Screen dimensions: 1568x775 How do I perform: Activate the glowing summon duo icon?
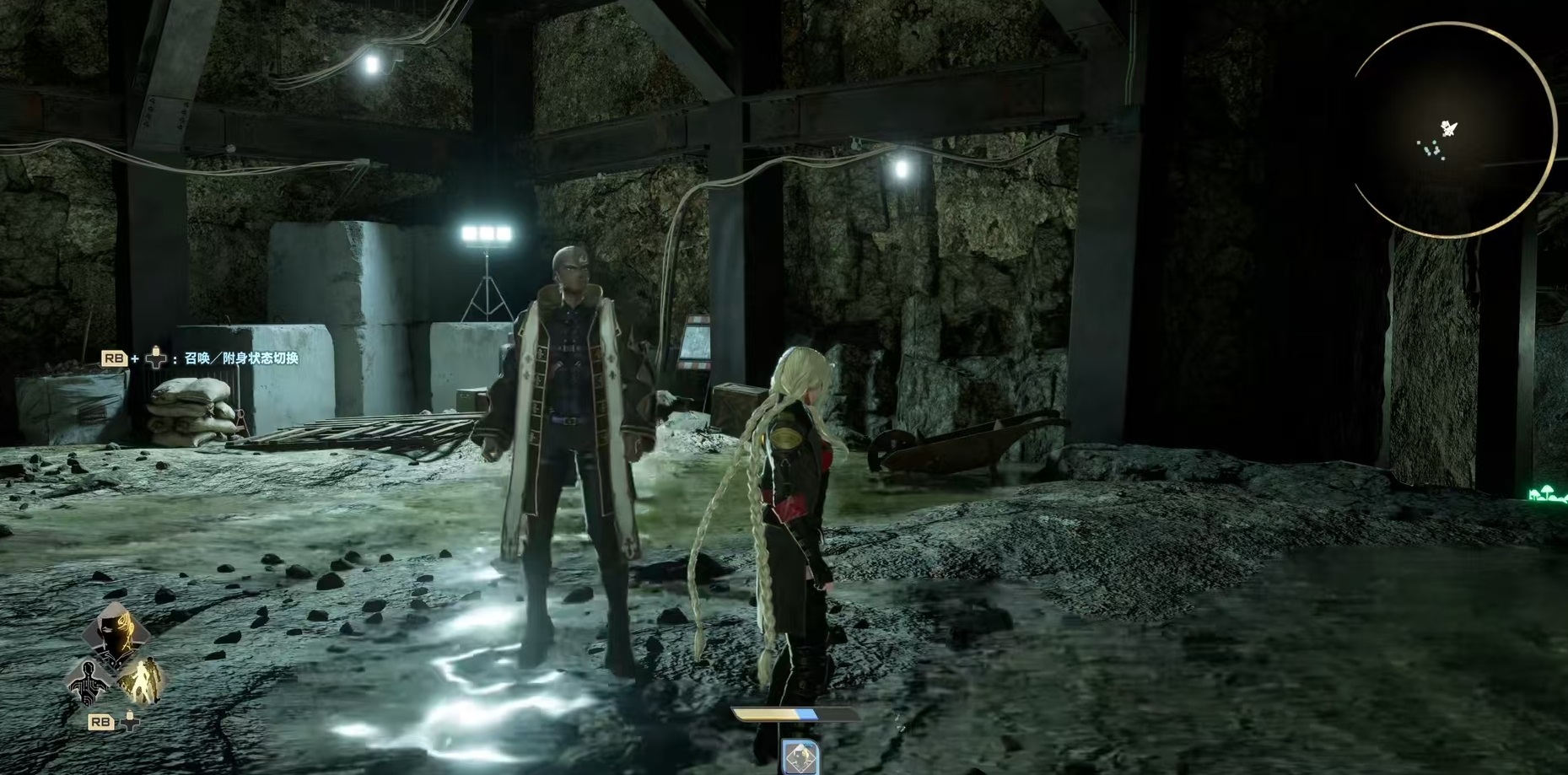tap(140, 681)
